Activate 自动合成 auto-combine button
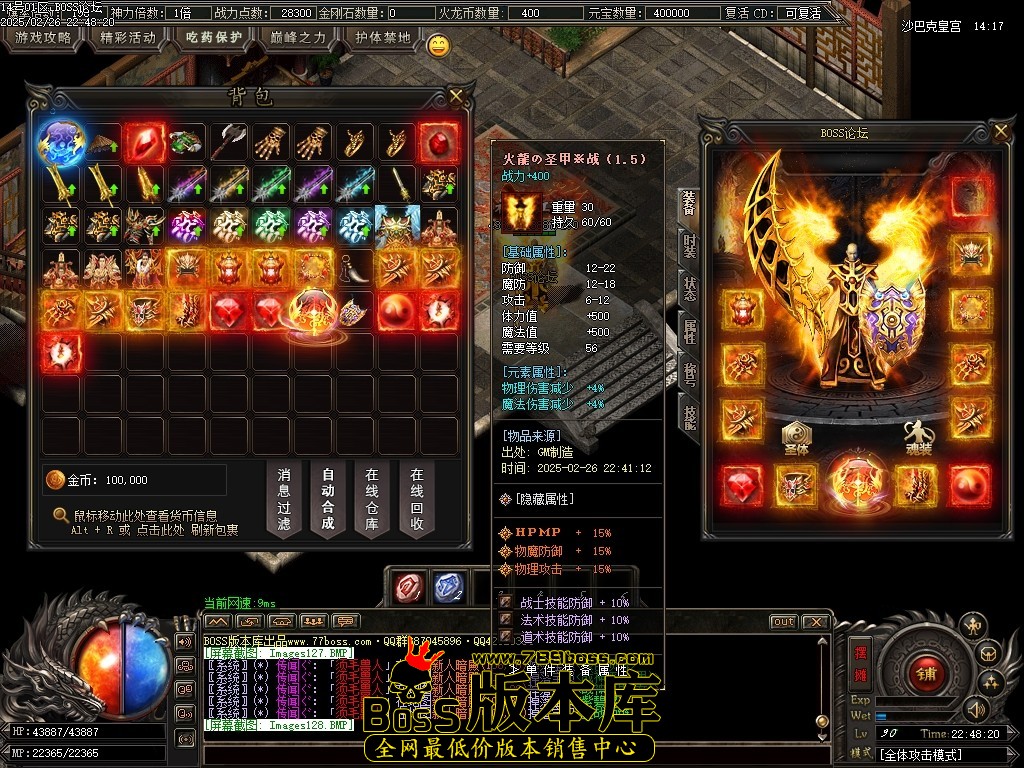The image size is (1024, 768). 328,497
